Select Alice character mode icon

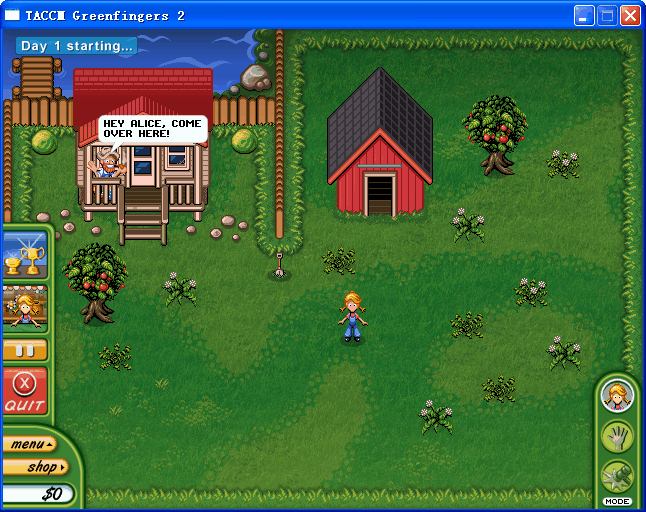point(617,396)
